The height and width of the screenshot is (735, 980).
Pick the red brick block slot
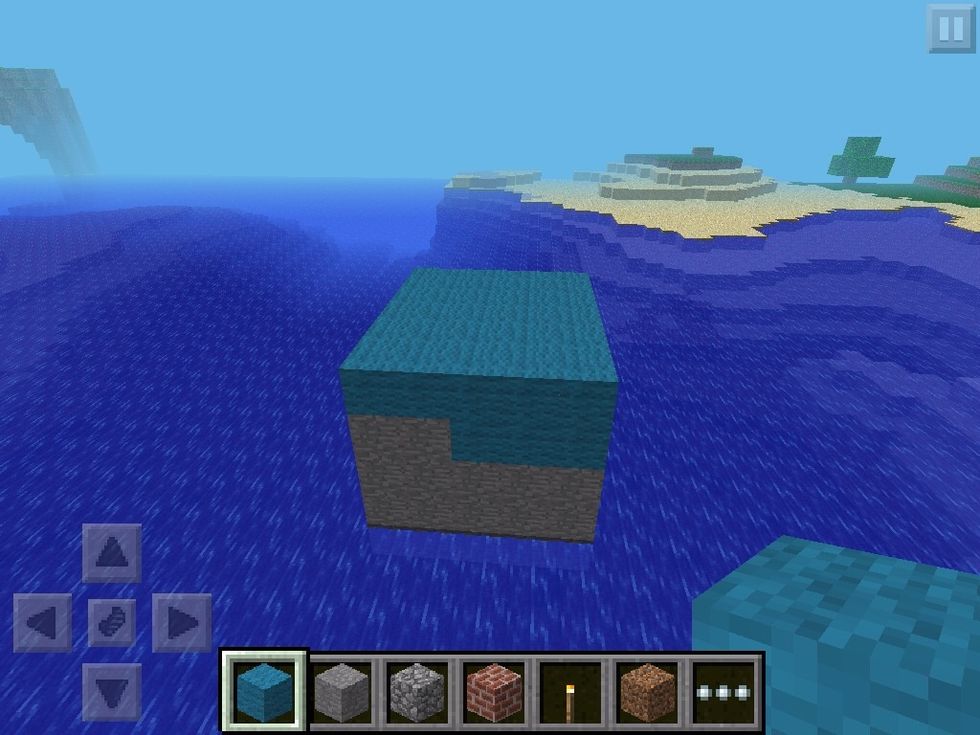[494, 690]
